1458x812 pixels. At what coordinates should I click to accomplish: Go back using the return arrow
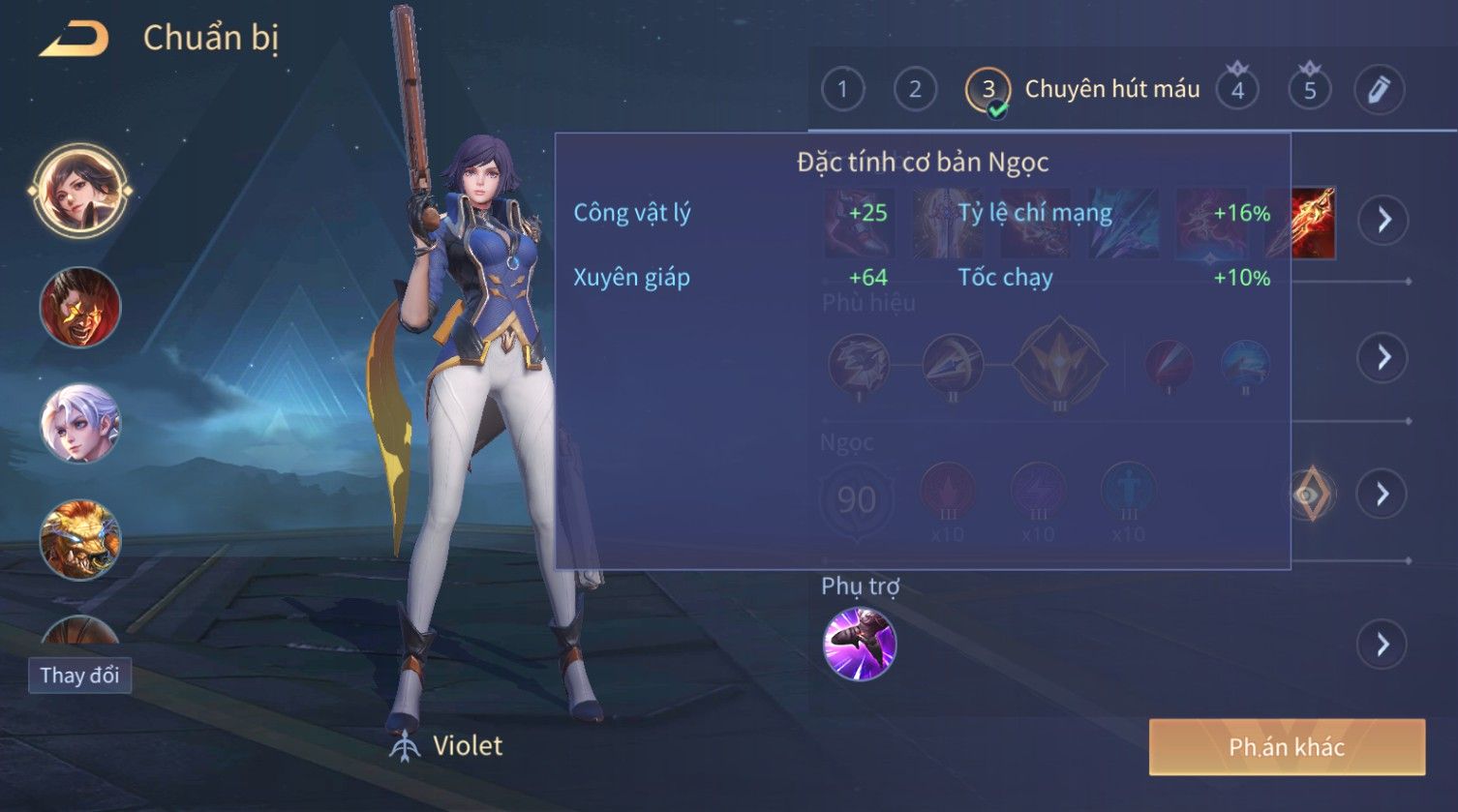(74, 40)
